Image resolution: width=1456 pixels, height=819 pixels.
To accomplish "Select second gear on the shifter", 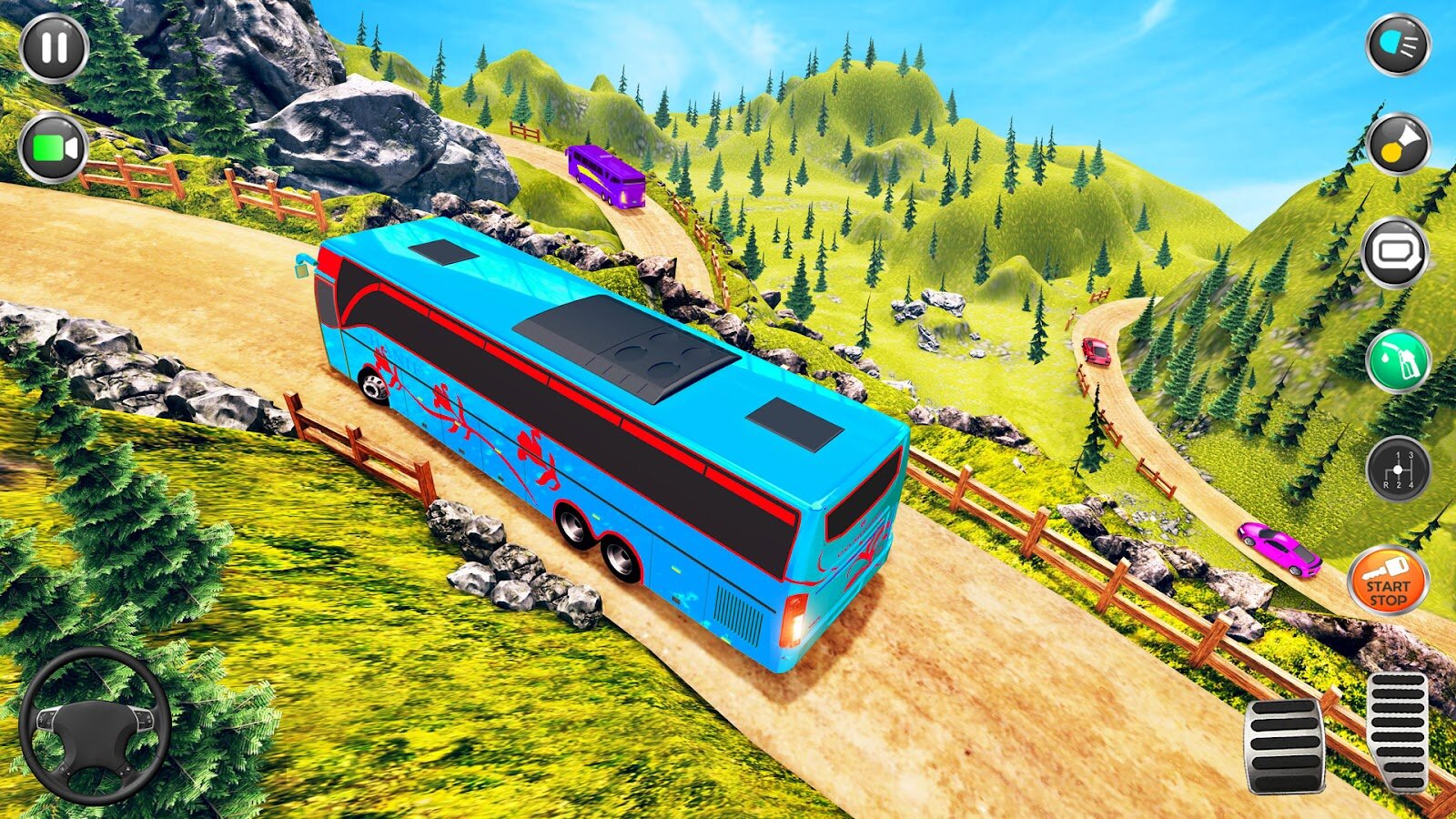I will tap(1399, 485).
